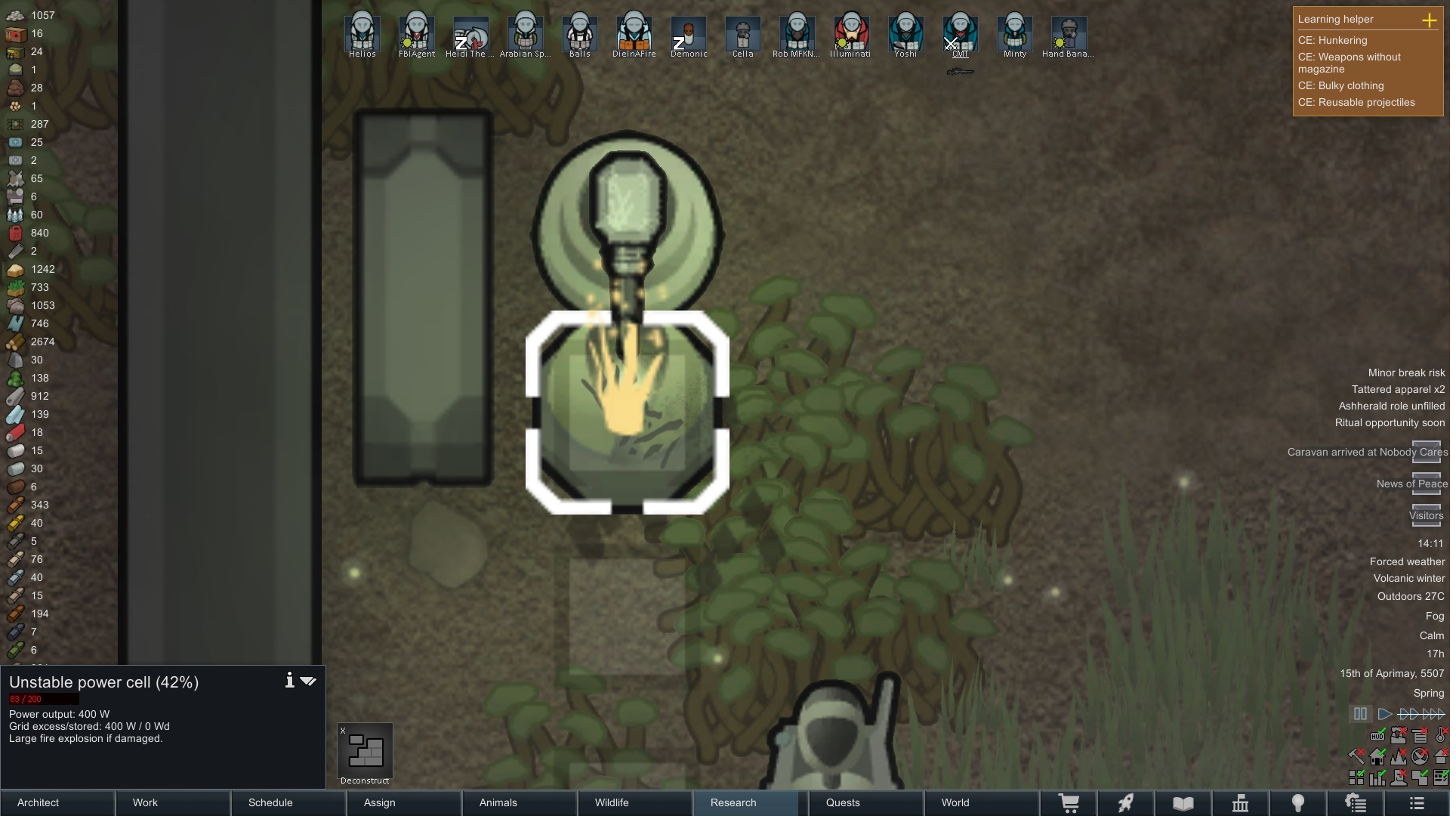Select colonist Helios from the colonist bar
Viewport: 1456px width, 816px height.
click(x=362, y=34)
